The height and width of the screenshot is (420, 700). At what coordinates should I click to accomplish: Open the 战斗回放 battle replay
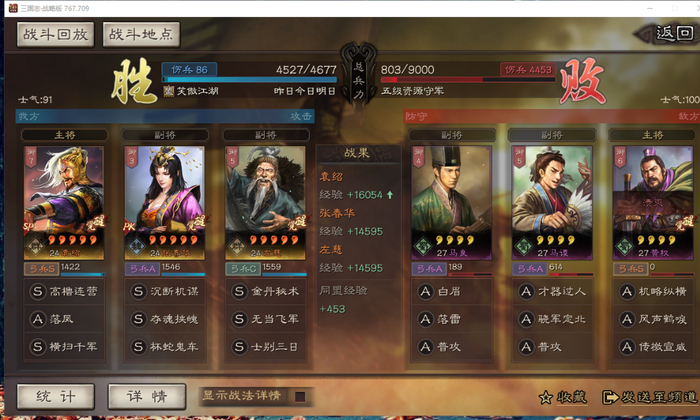(55, 34)
